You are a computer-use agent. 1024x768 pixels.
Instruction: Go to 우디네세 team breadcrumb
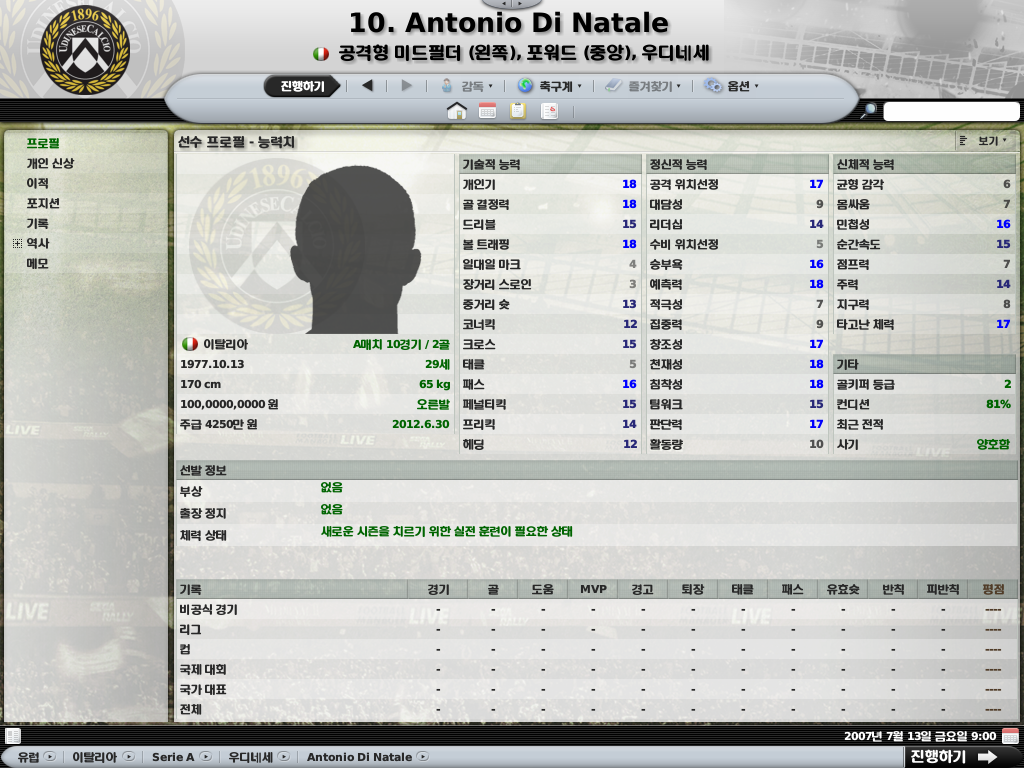coord(250,757)
